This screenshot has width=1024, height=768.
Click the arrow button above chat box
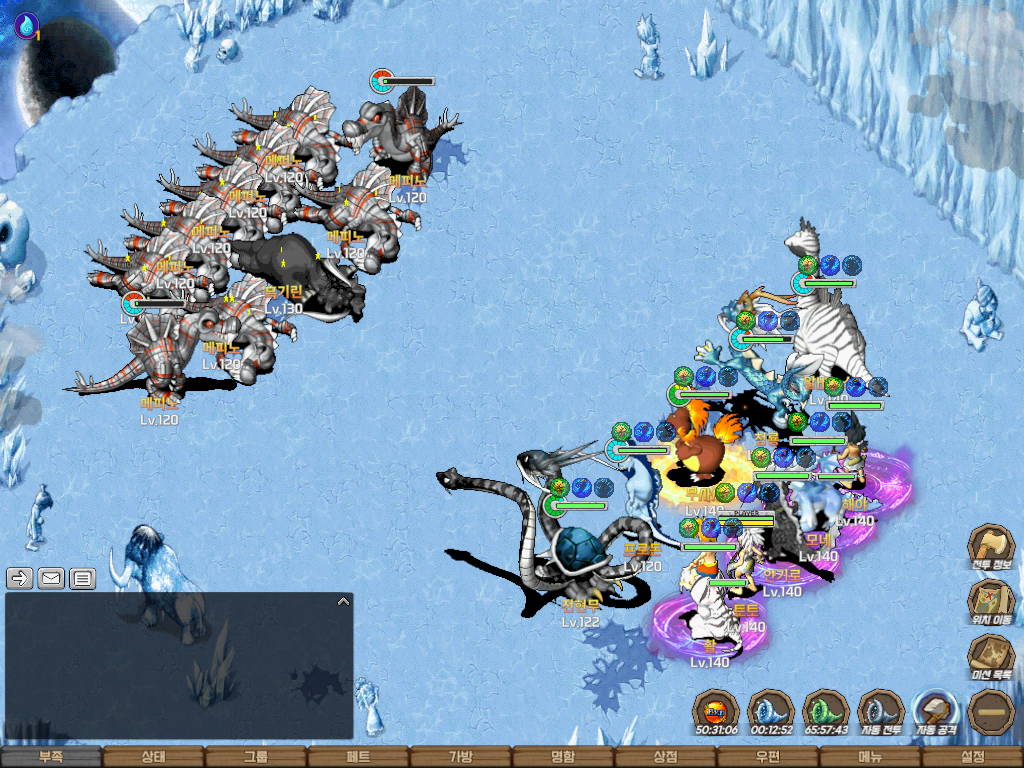point(20,578)
